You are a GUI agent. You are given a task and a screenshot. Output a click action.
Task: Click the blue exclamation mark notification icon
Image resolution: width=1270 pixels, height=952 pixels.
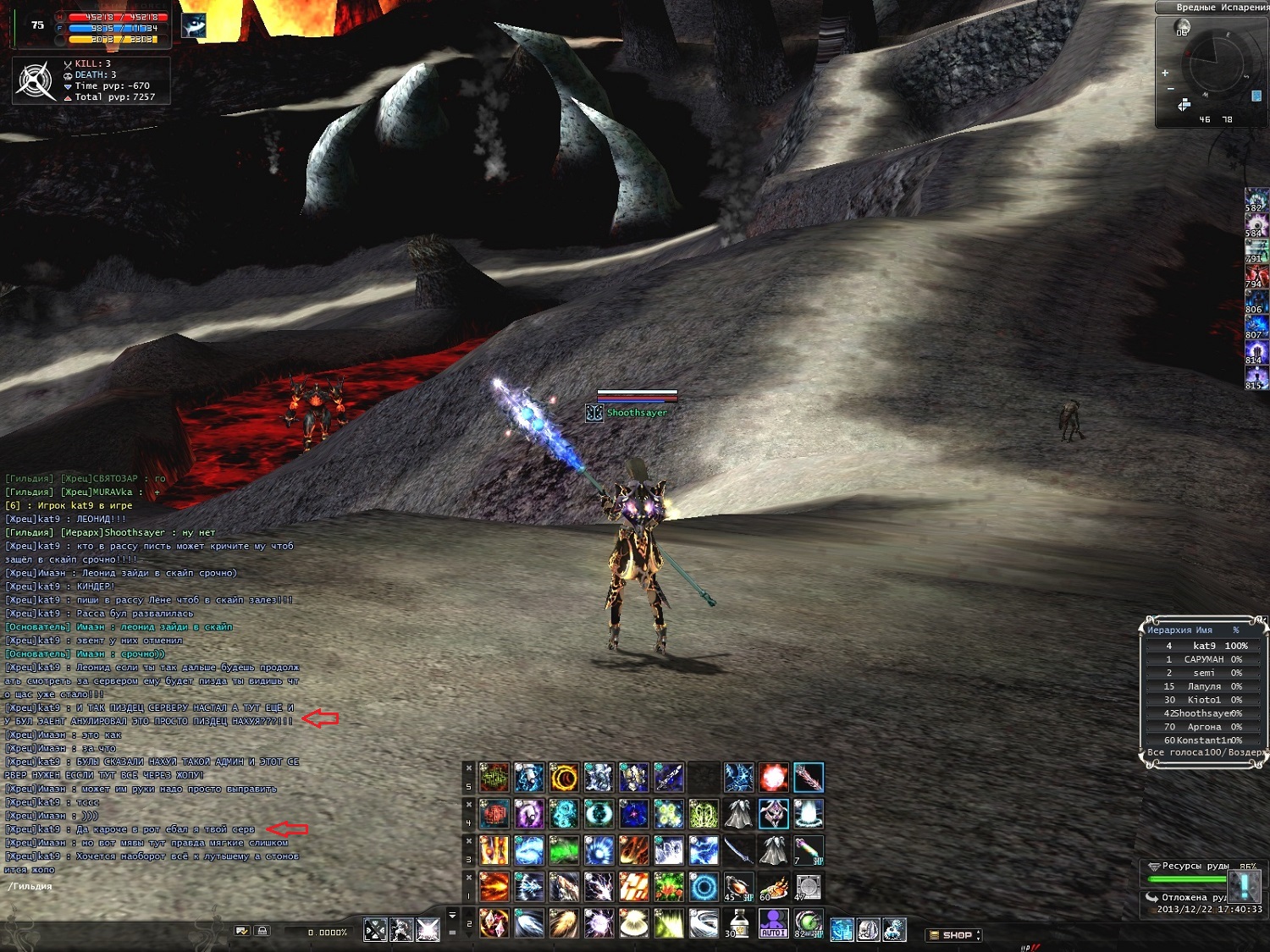1244,885
